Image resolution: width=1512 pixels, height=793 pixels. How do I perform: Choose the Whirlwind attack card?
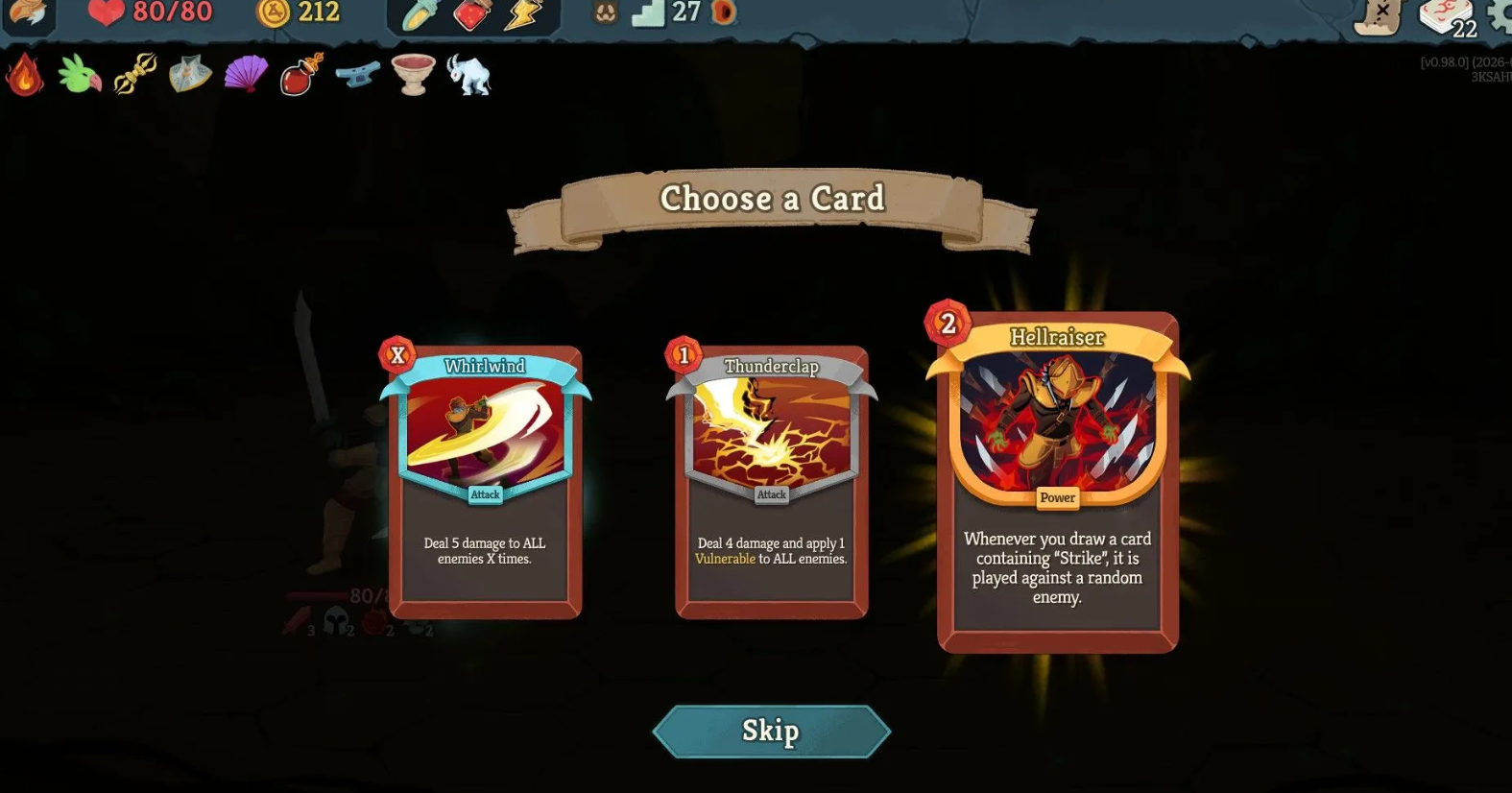pos(485,482)
